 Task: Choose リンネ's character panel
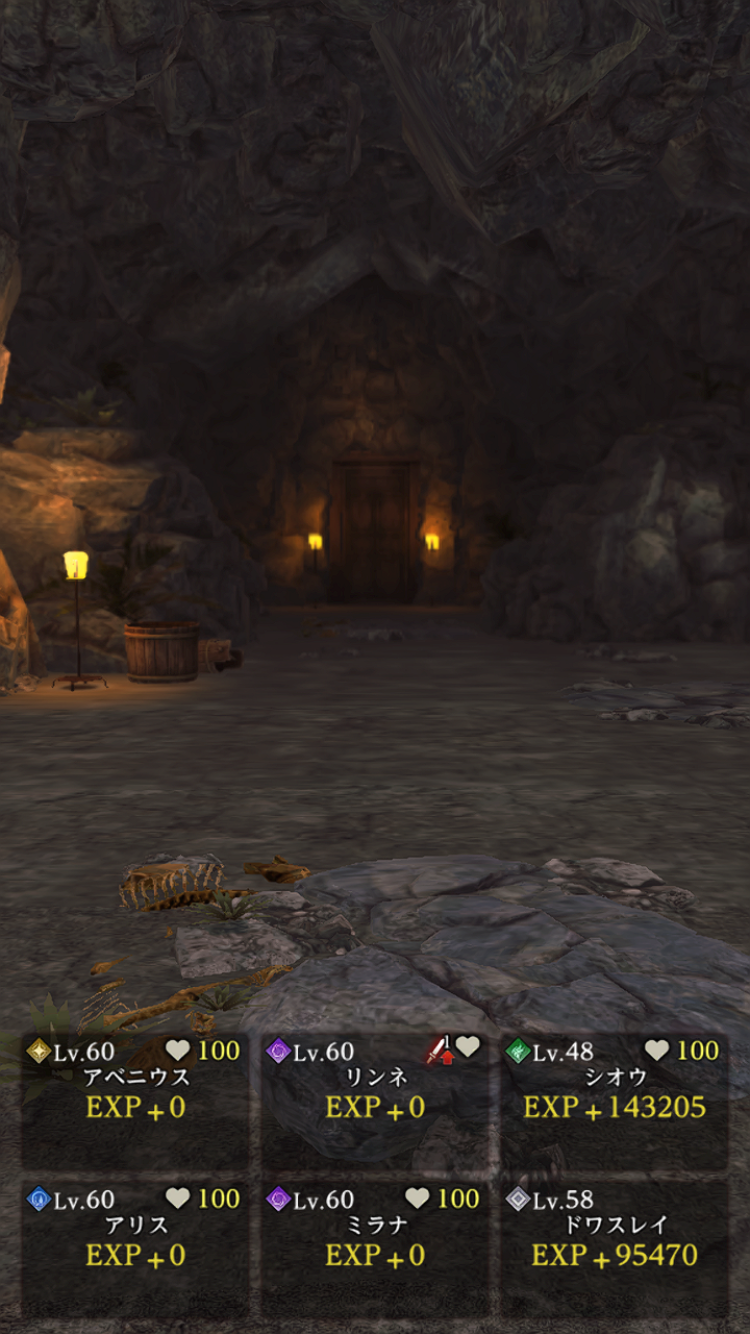click(375, 1100)
